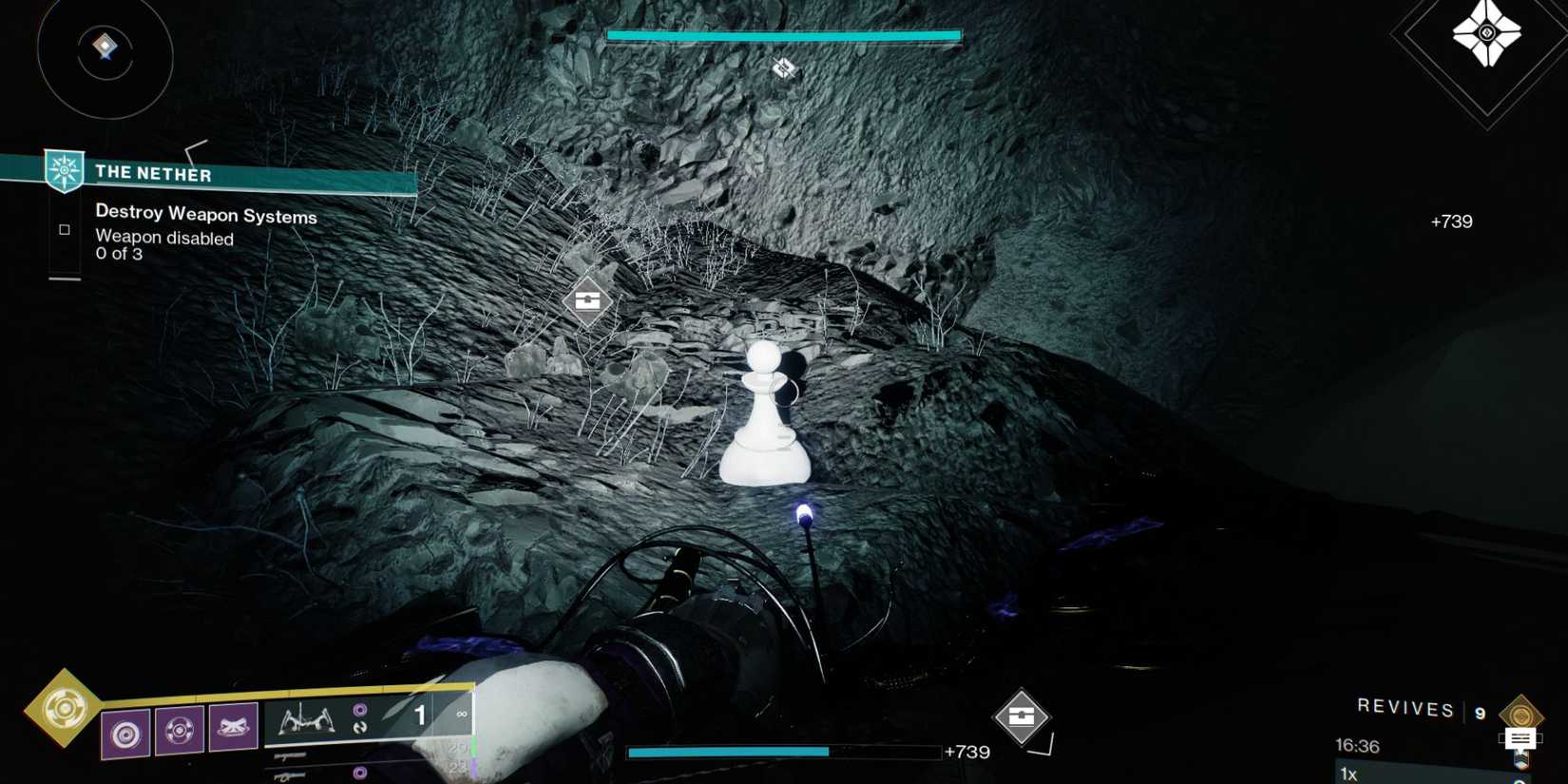Image resolution: width=1568 pixels, height=784 pixels.
Task: Click the teal enemy health bar at top
Action: pyautogui.click(x=782, y=33)
